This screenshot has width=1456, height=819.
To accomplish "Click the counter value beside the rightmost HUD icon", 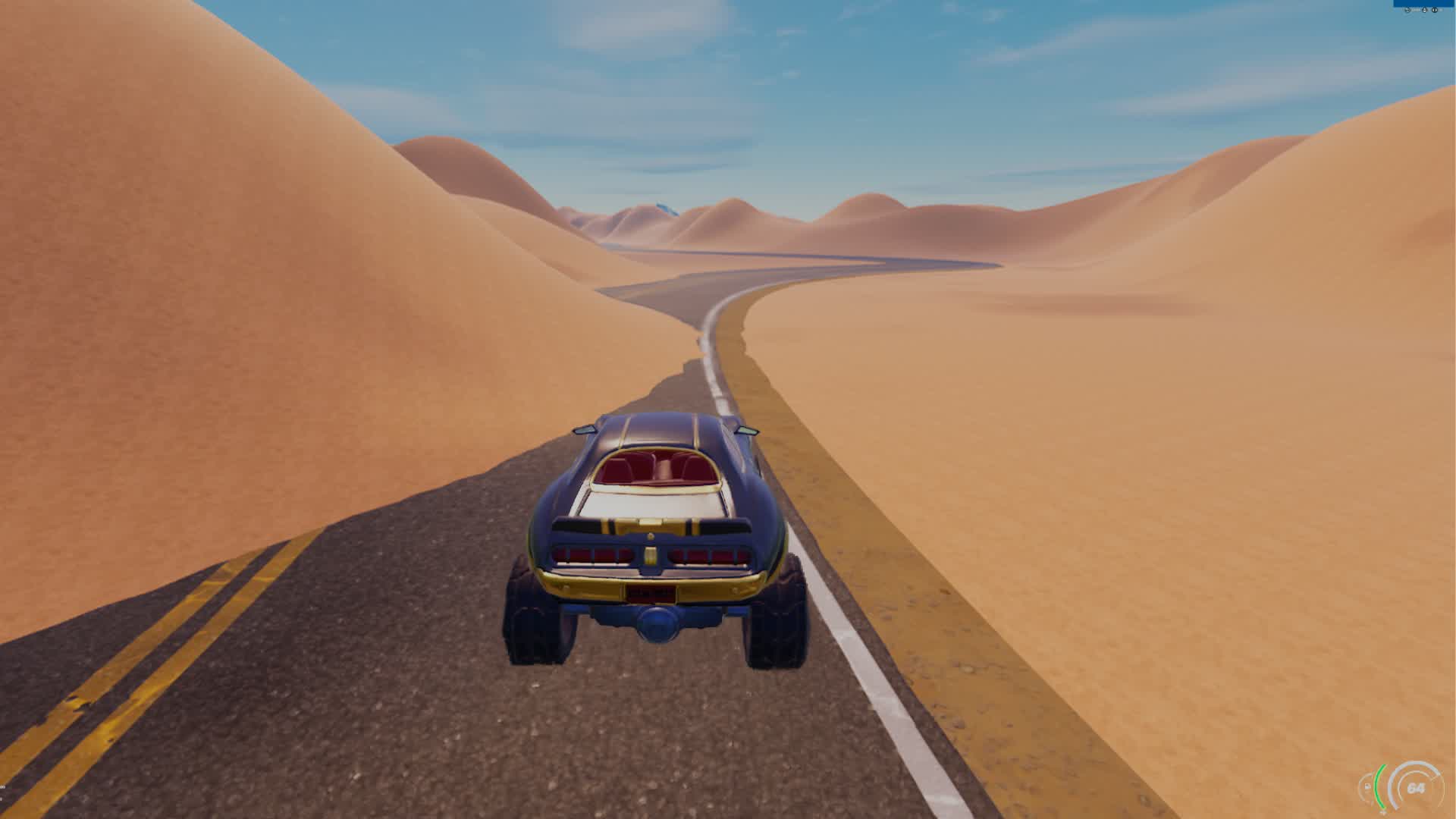I will 1443,10.
